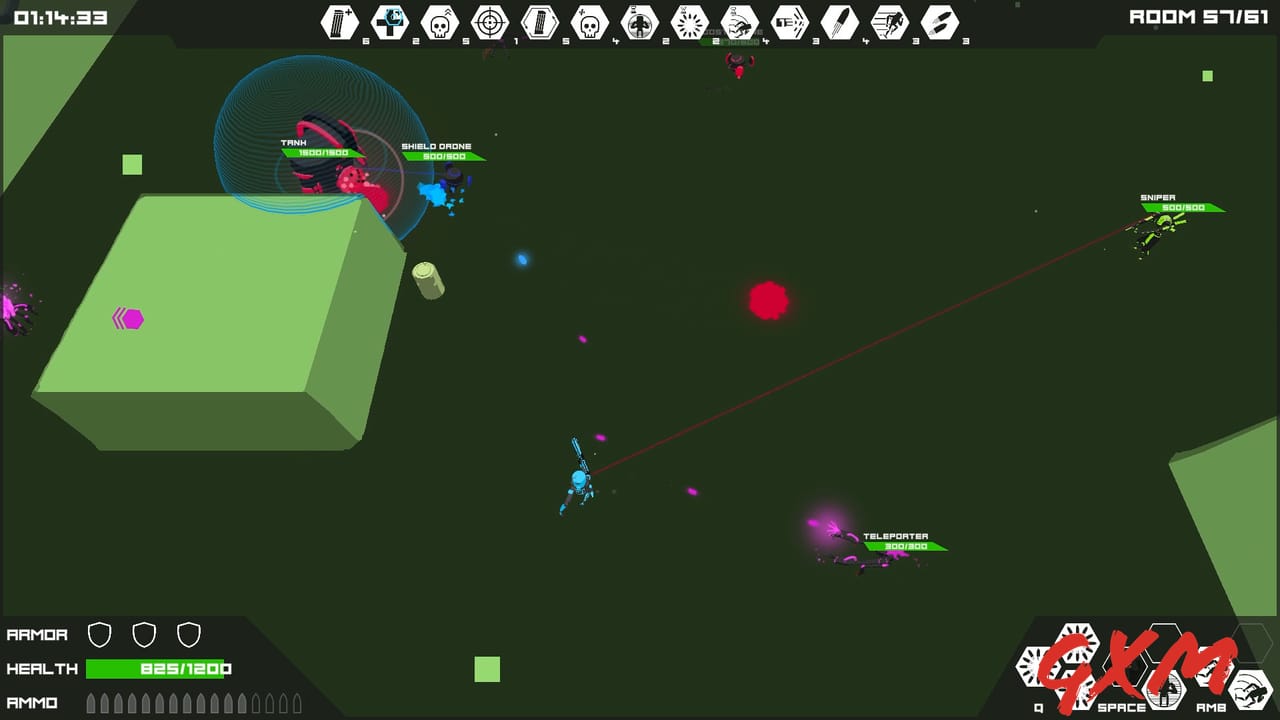Click the crosshair targeting perk icon
This screenshot has height=720, width=1280.
[x=489, y=22]
